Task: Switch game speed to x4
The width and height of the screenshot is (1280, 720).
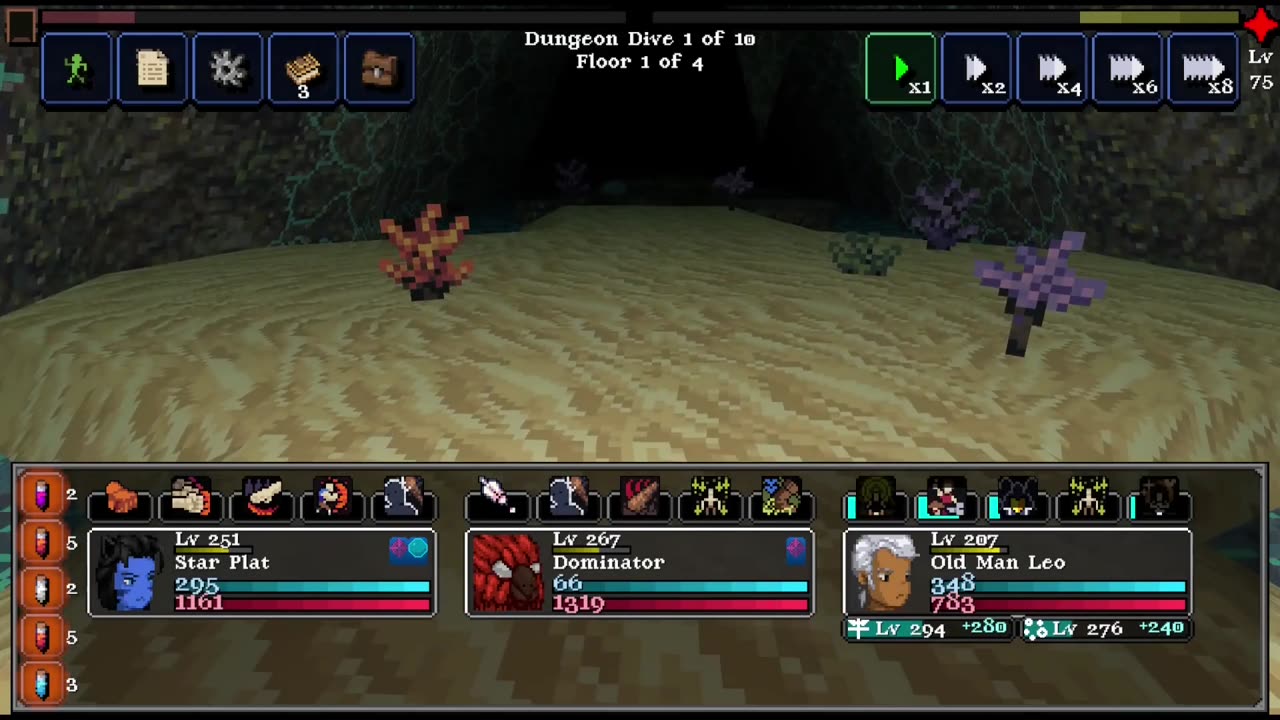Action: 1052,68
